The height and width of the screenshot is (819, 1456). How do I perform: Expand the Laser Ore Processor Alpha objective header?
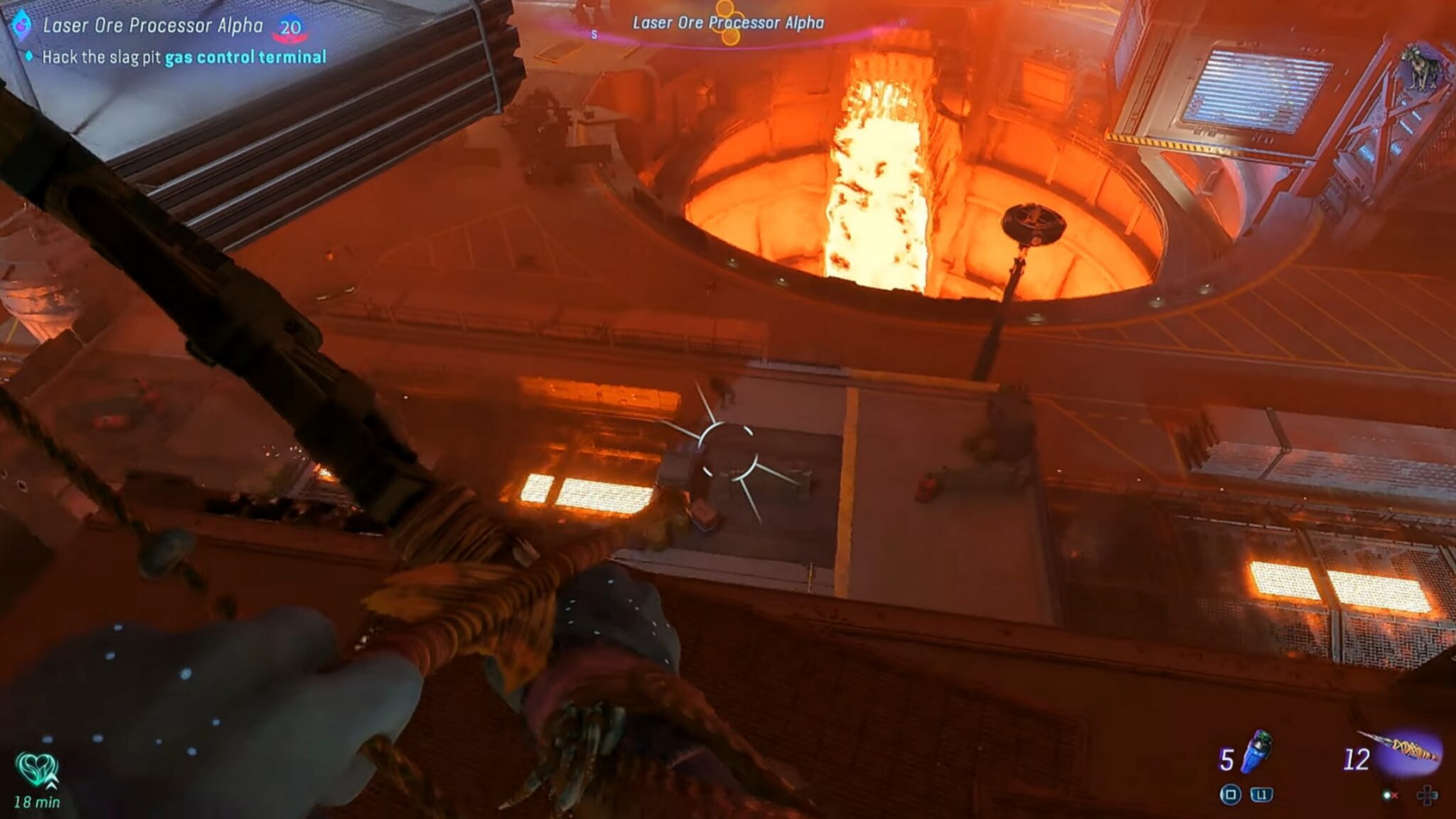pyautogui.click(x=153, y=26)
